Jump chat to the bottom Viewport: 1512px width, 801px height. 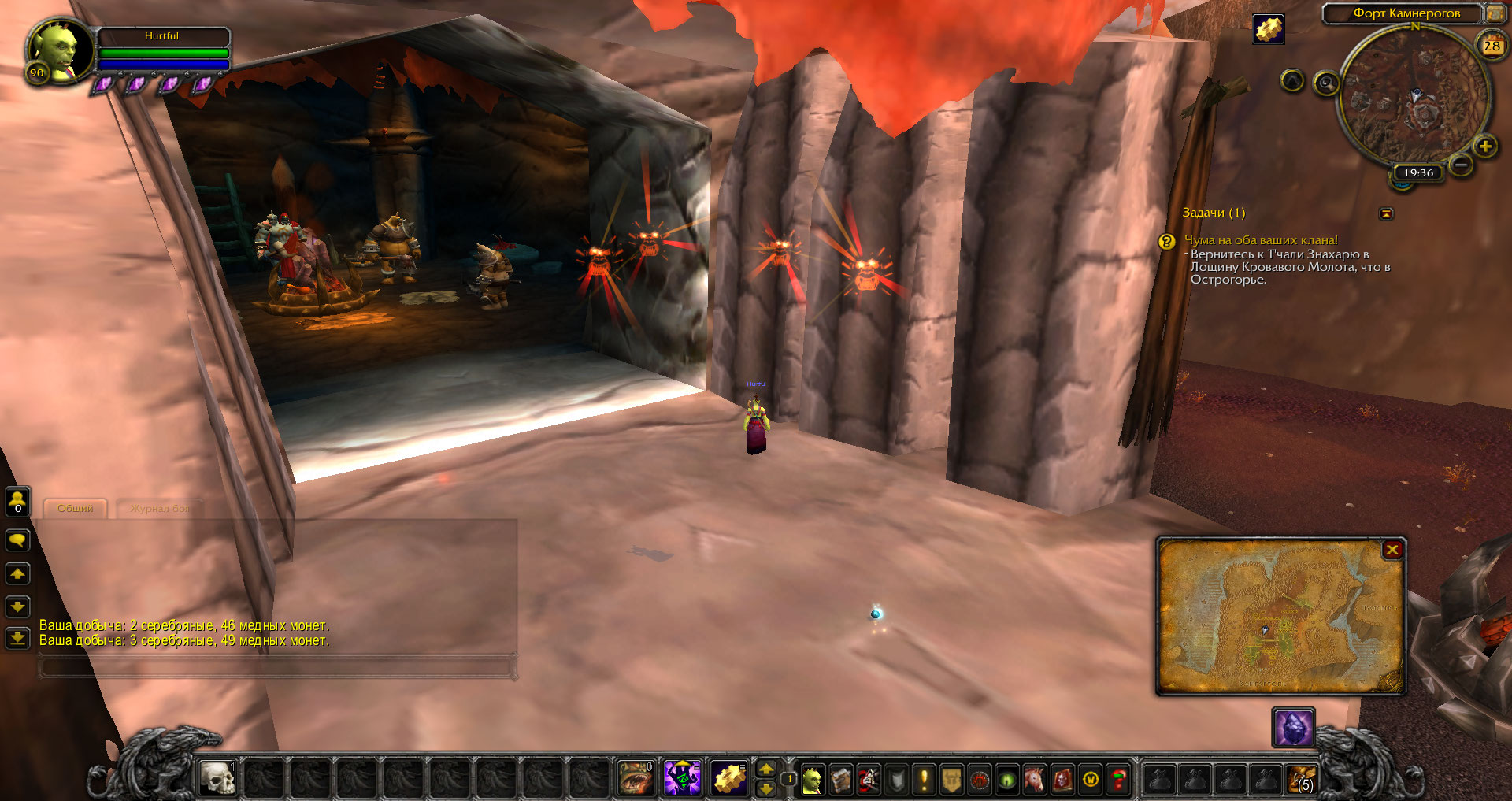(x=17, y=638)
